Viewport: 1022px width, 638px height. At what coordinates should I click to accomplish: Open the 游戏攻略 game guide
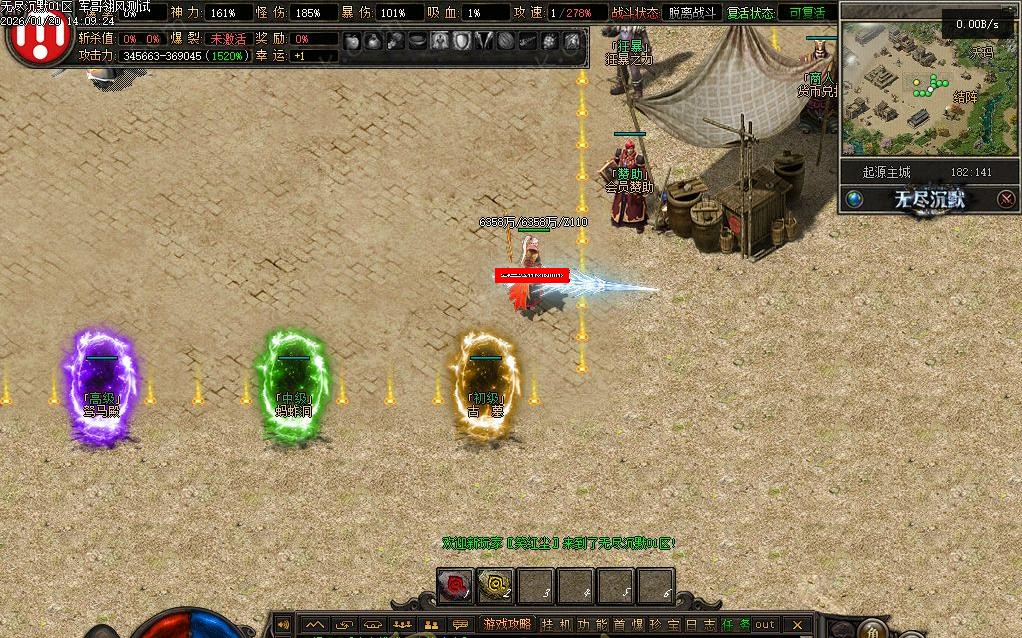[x=507, y=625]
